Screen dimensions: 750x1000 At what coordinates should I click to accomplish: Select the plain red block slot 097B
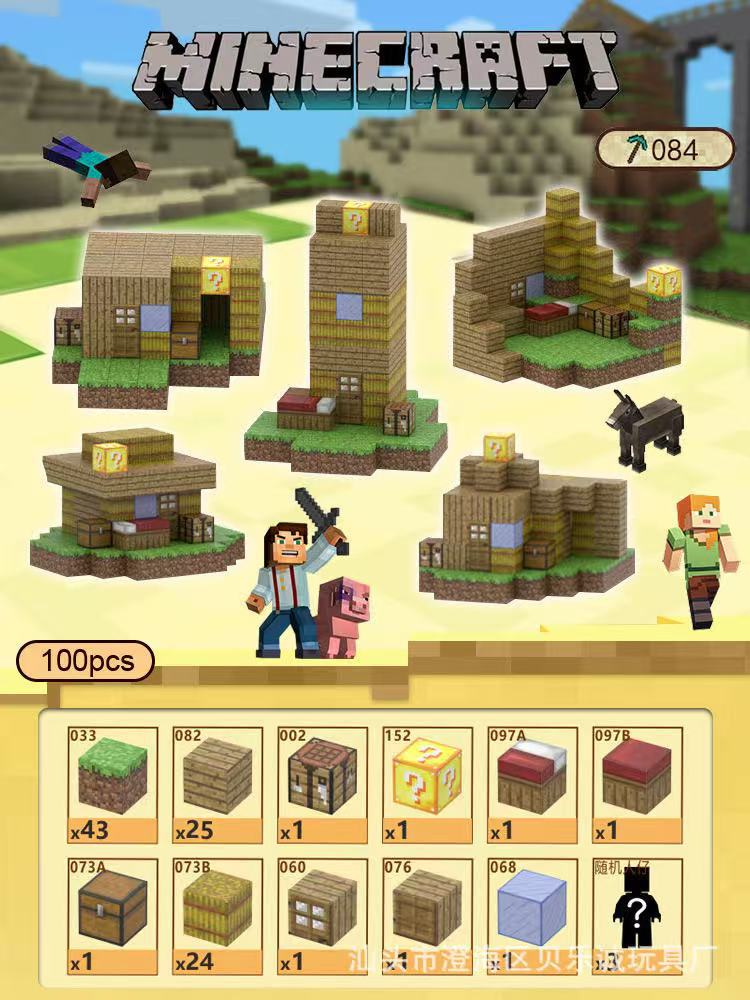coord(637,785)
